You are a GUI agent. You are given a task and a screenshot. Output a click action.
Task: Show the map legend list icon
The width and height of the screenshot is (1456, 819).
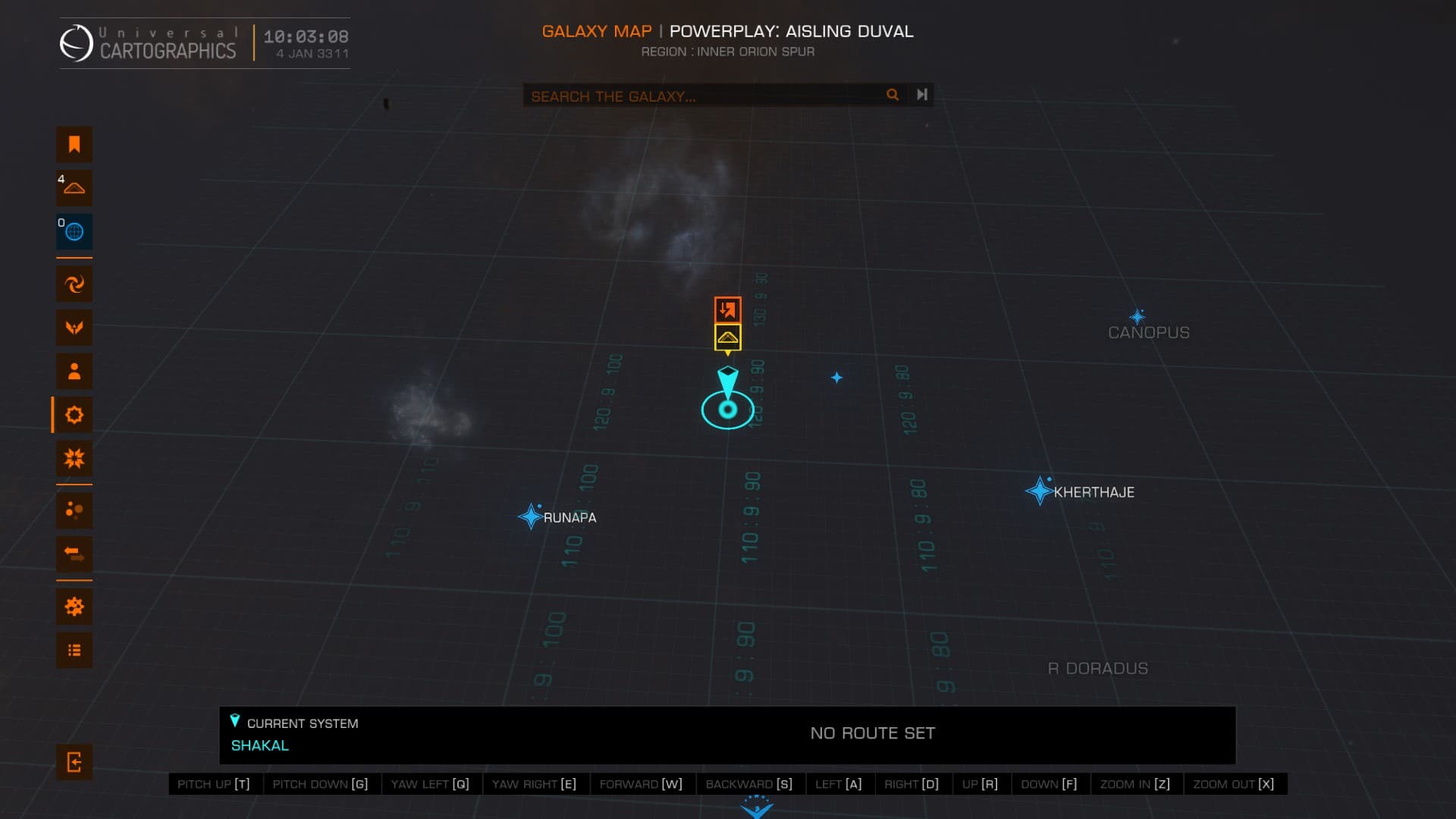tap(74, 651)
